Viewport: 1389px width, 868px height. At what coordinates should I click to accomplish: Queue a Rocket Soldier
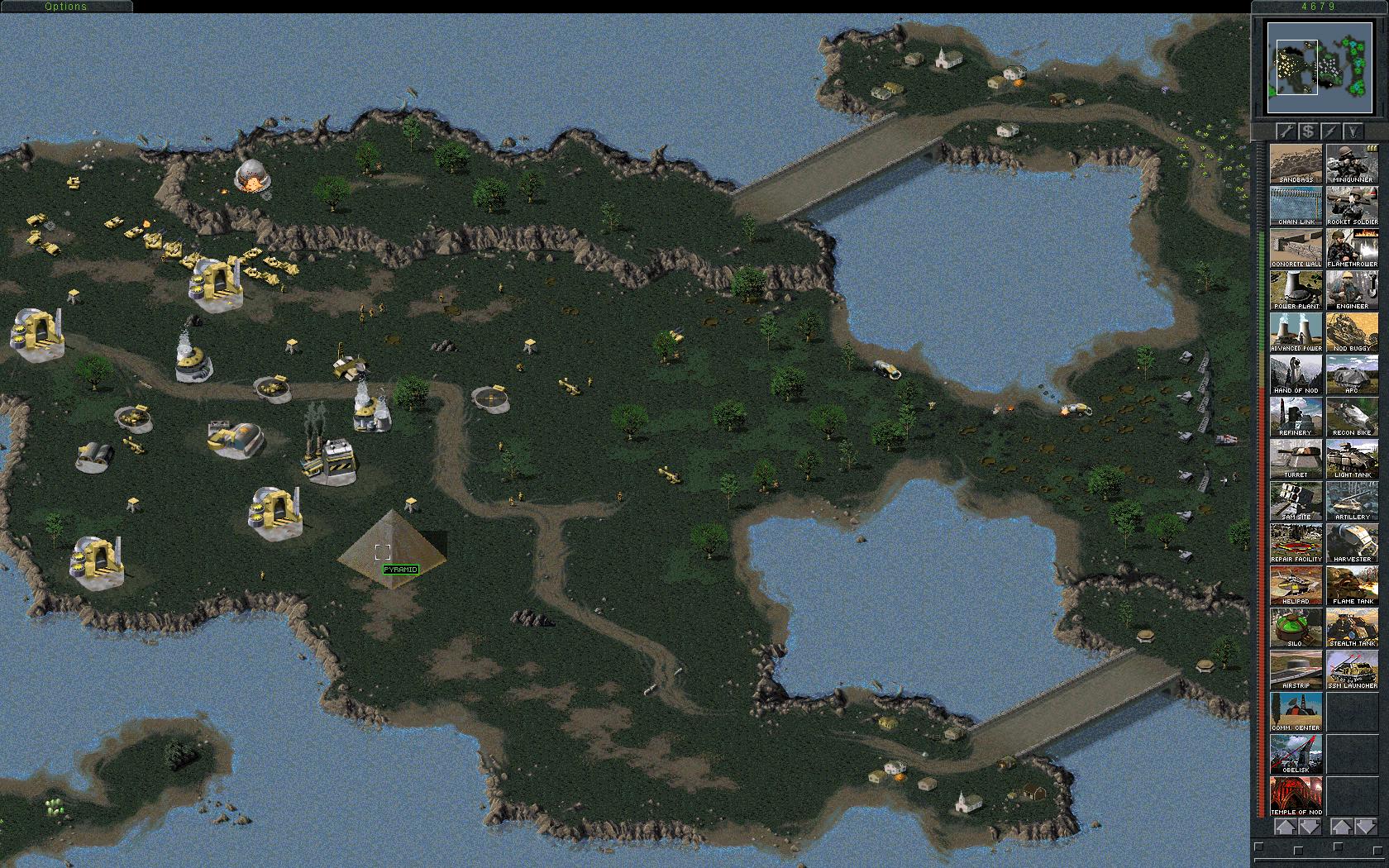pos(1351,206)
